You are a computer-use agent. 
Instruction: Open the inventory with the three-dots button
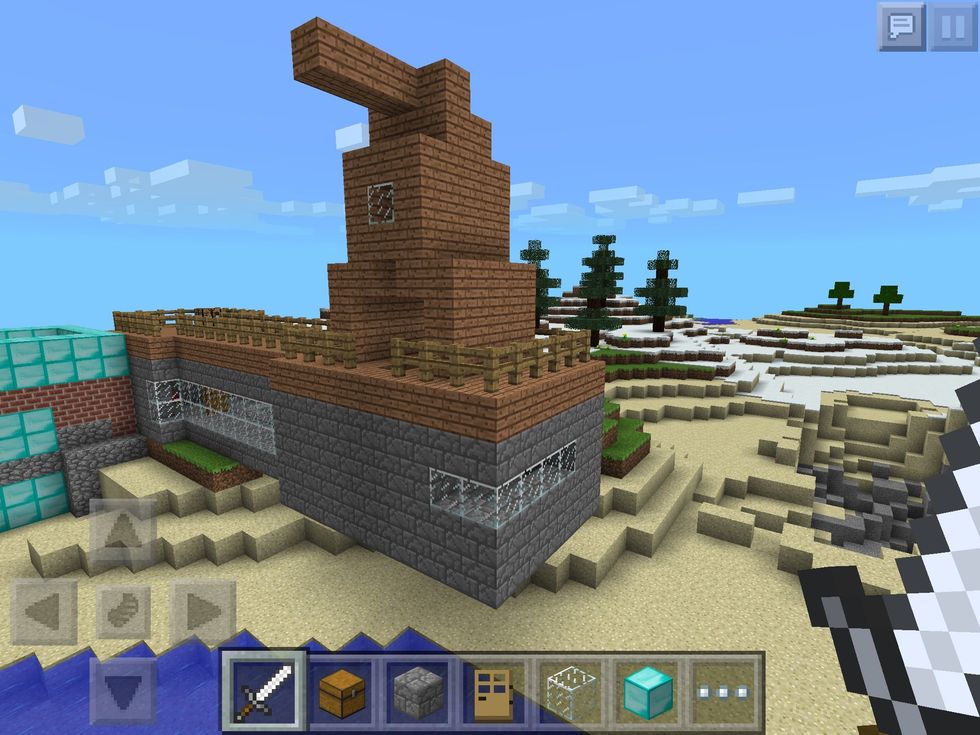[x=725, y=690]
